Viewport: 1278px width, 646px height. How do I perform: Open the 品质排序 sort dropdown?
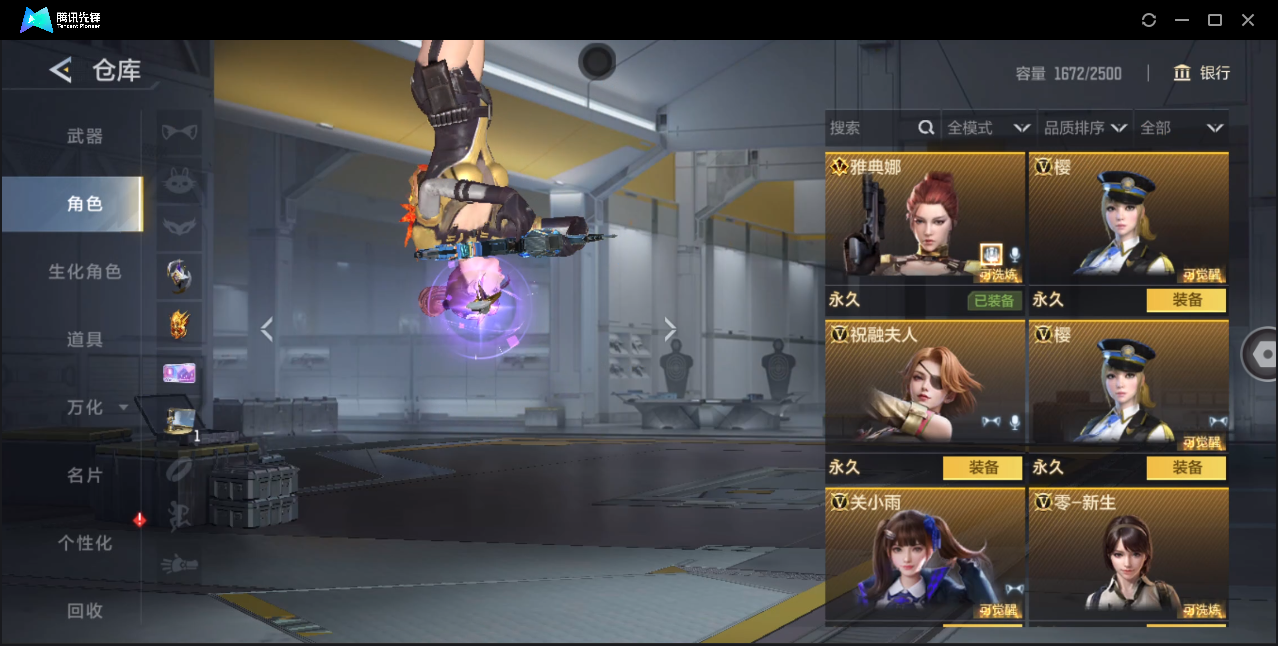1085,128
